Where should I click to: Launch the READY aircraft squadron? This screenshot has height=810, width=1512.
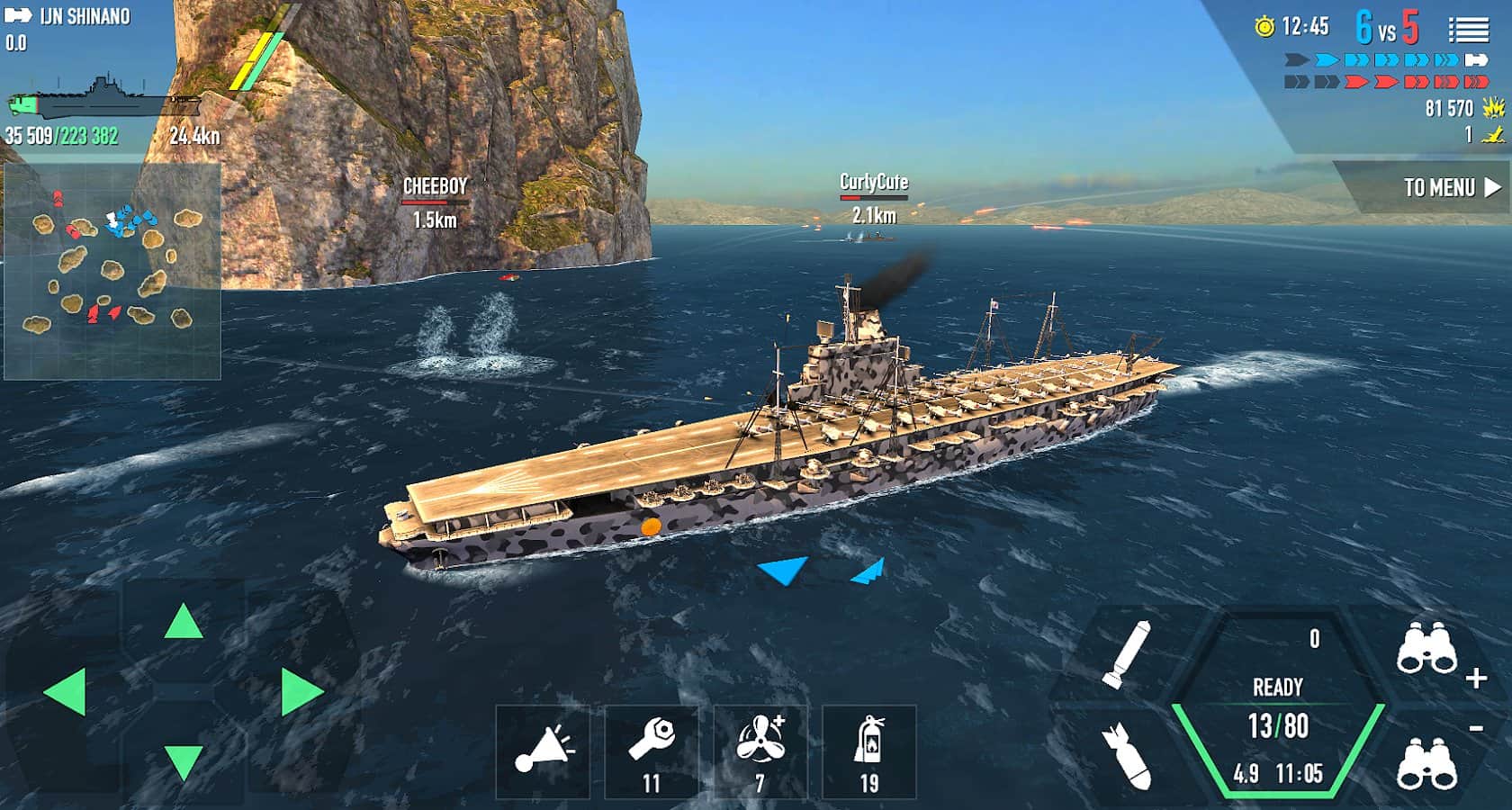tap(1278, 706)
